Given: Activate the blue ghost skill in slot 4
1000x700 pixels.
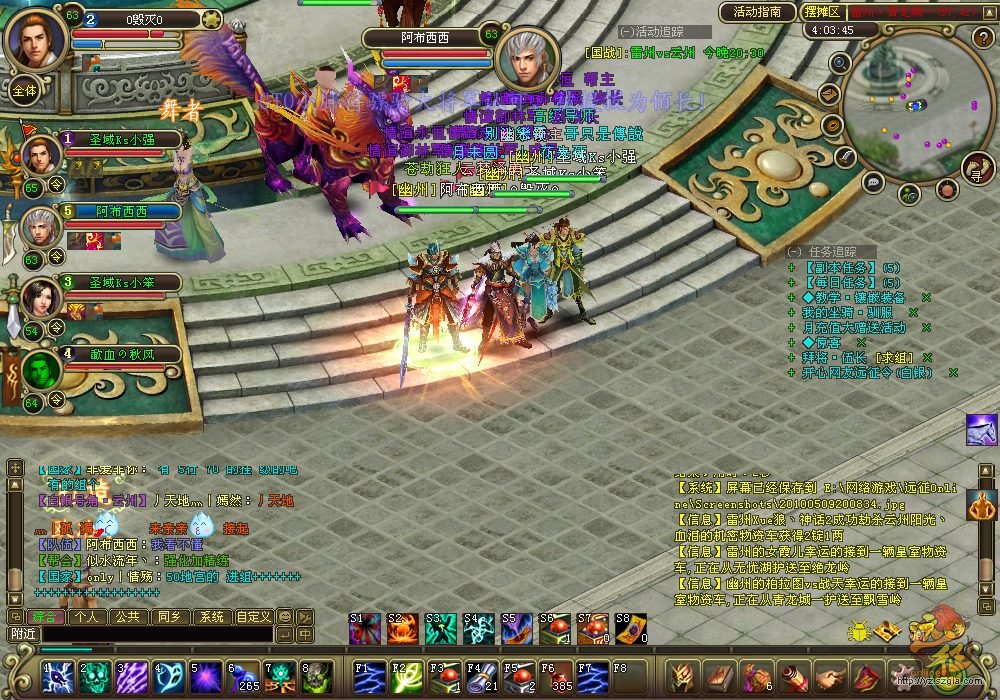Looking at the screenshot, I should [x=169, y=677].
